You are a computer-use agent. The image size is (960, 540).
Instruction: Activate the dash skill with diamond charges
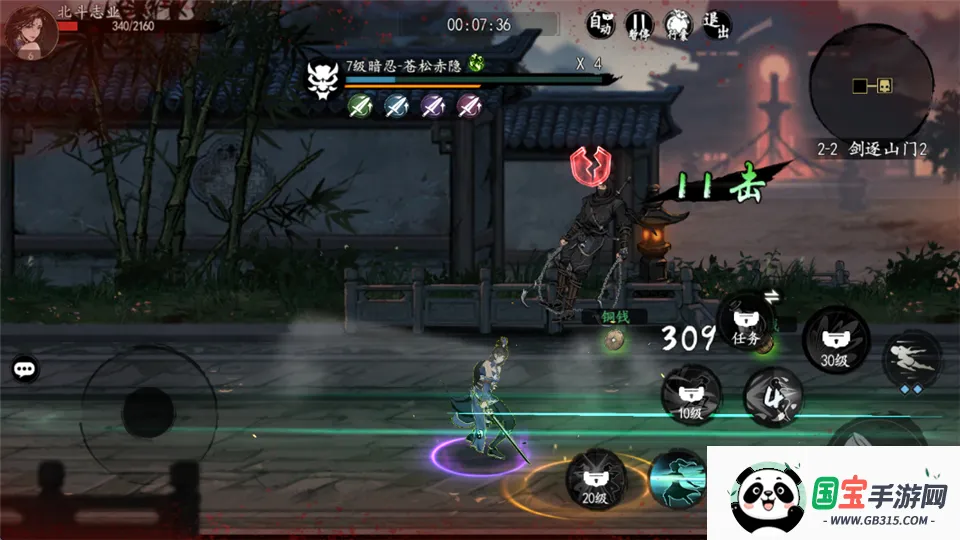(x=911, y=360)
